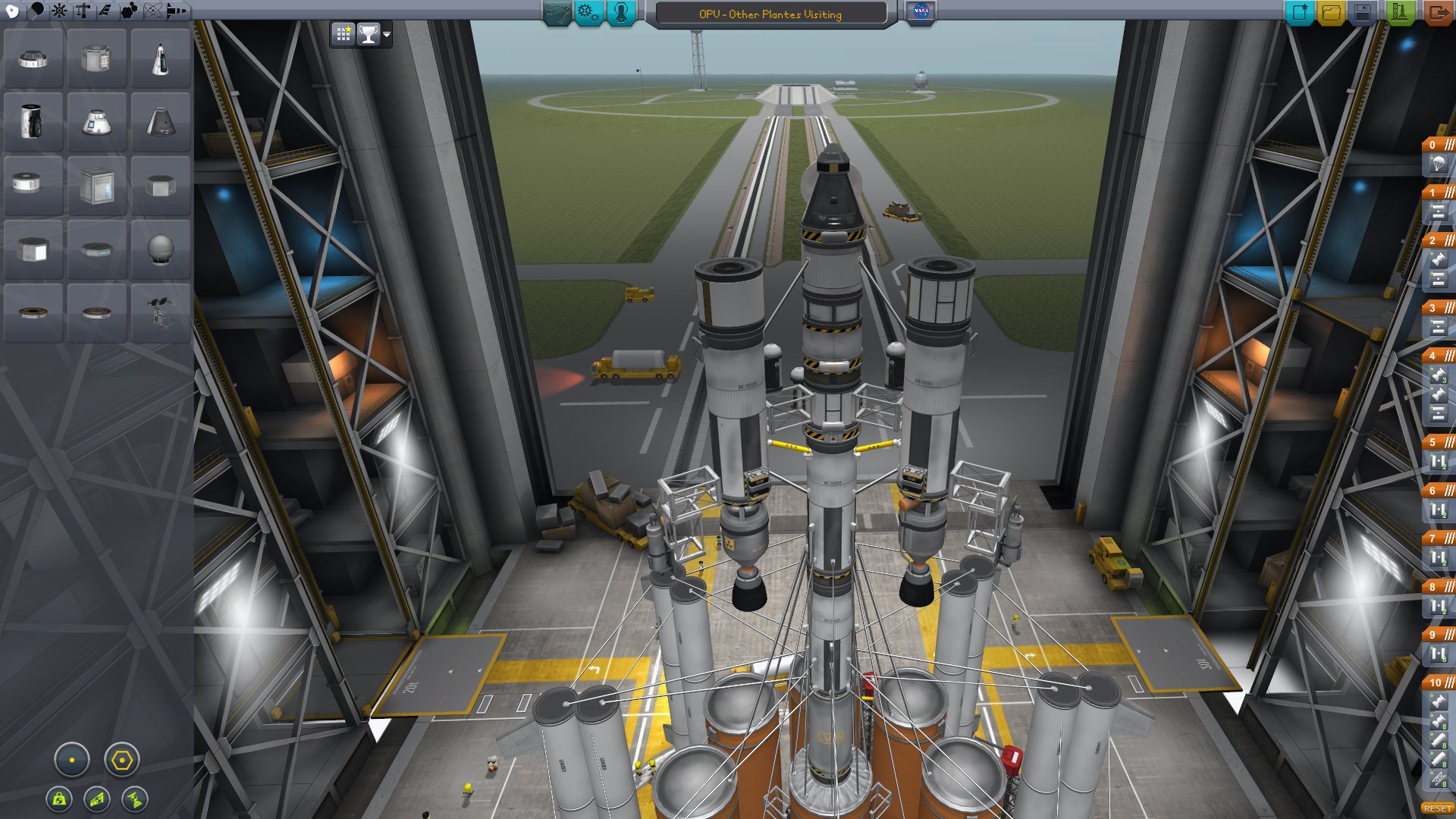Save the craft using the floppy disk button
Screen dimensions: 1456x819
click(1362, 13)
